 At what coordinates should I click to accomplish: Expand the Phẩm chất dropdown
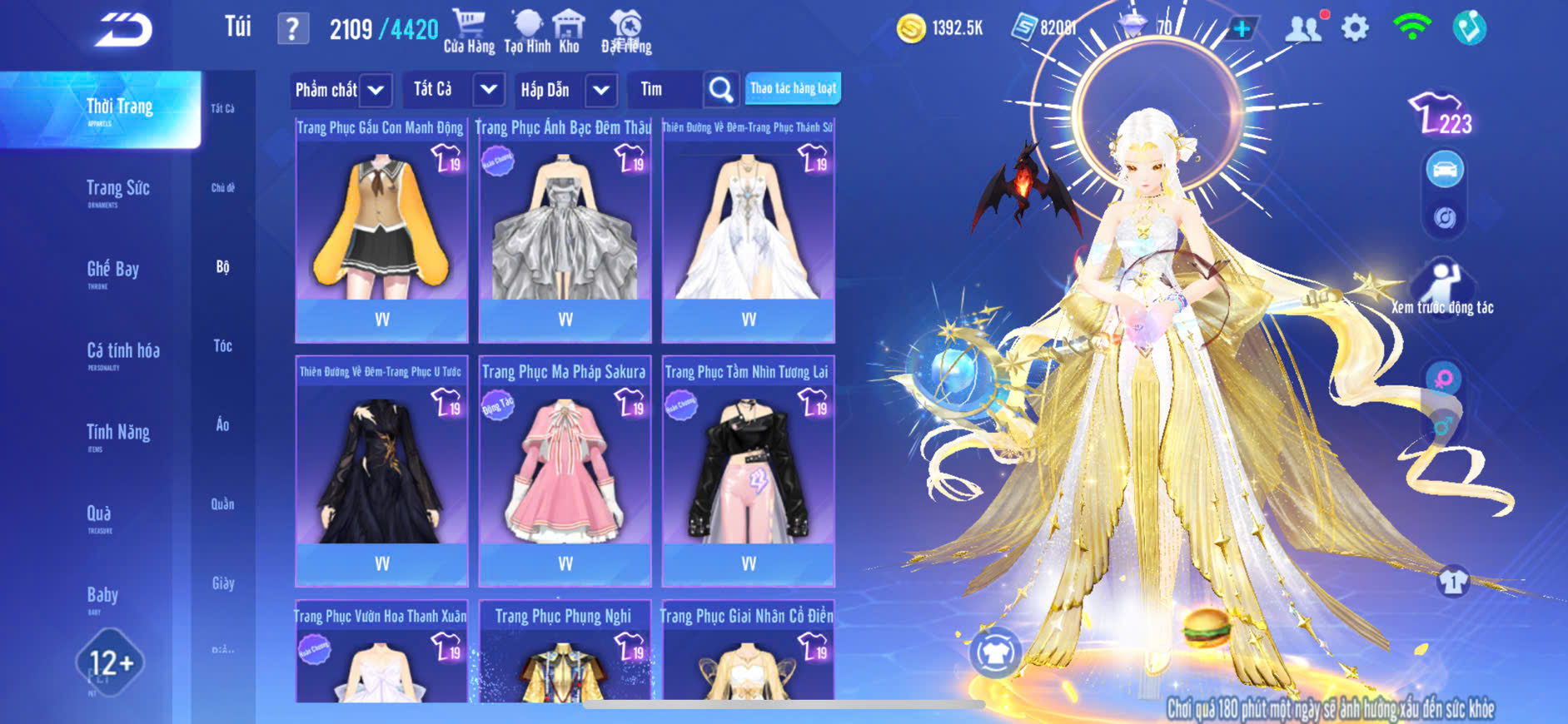341,90
